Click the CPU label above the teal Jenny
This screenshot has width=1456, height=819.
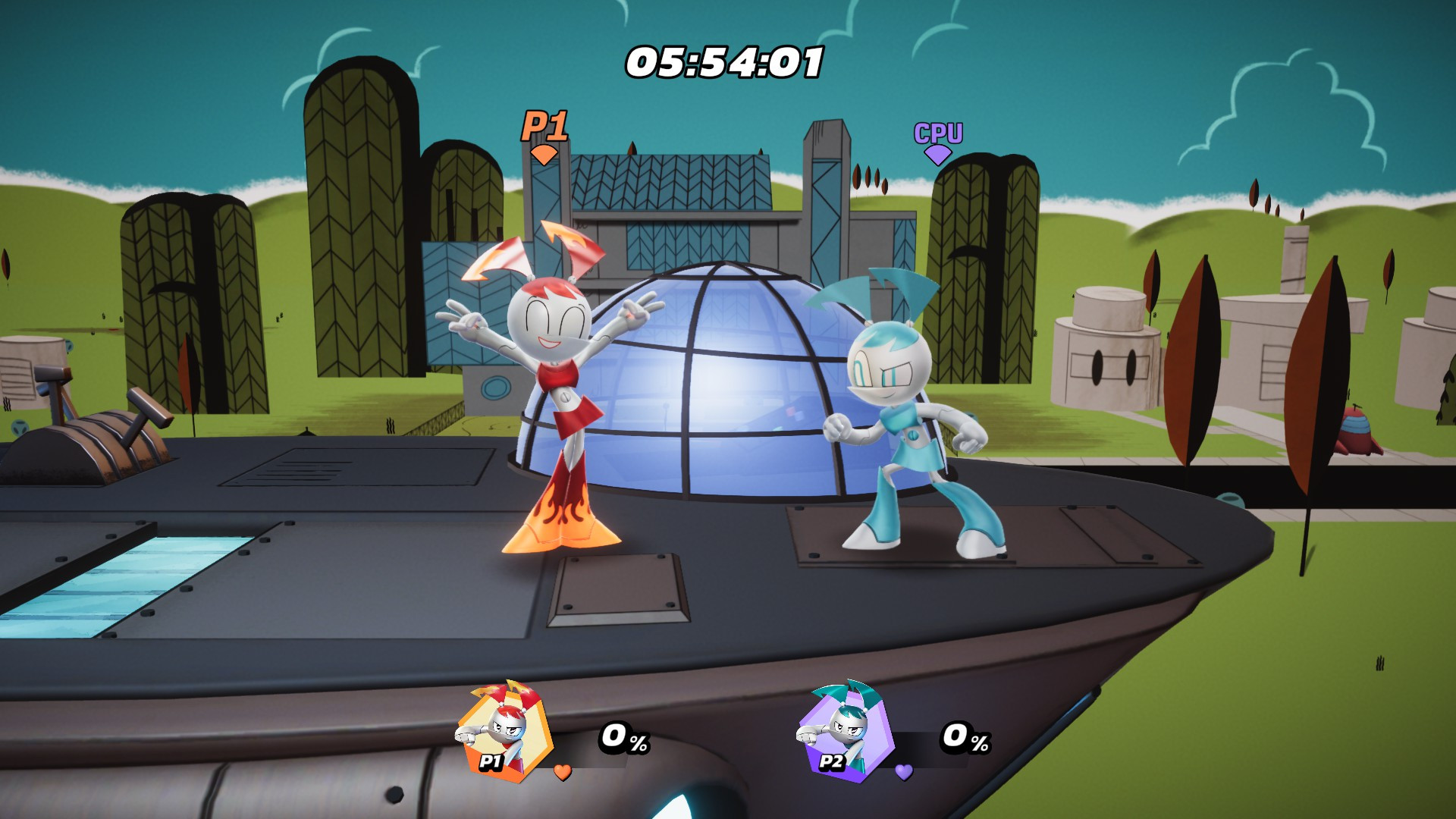937,131
